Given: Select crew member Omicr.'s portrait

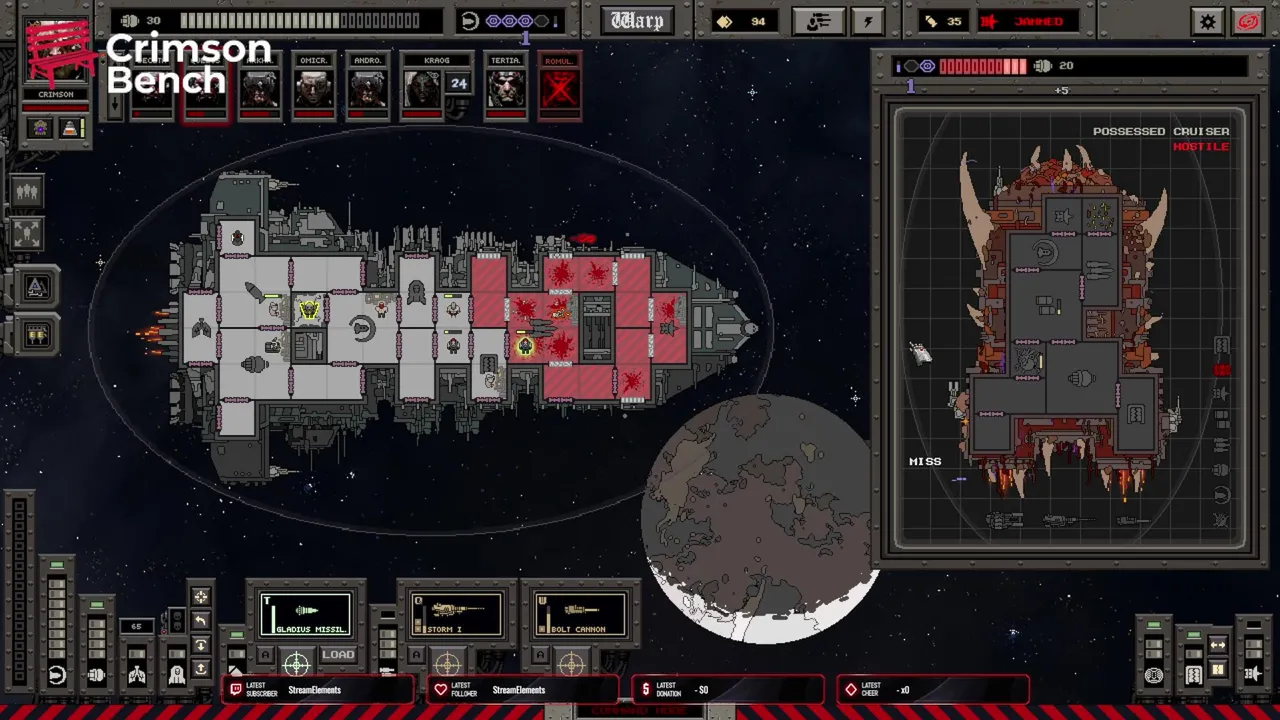Looking at the screenshot, I should click(314, 88).
